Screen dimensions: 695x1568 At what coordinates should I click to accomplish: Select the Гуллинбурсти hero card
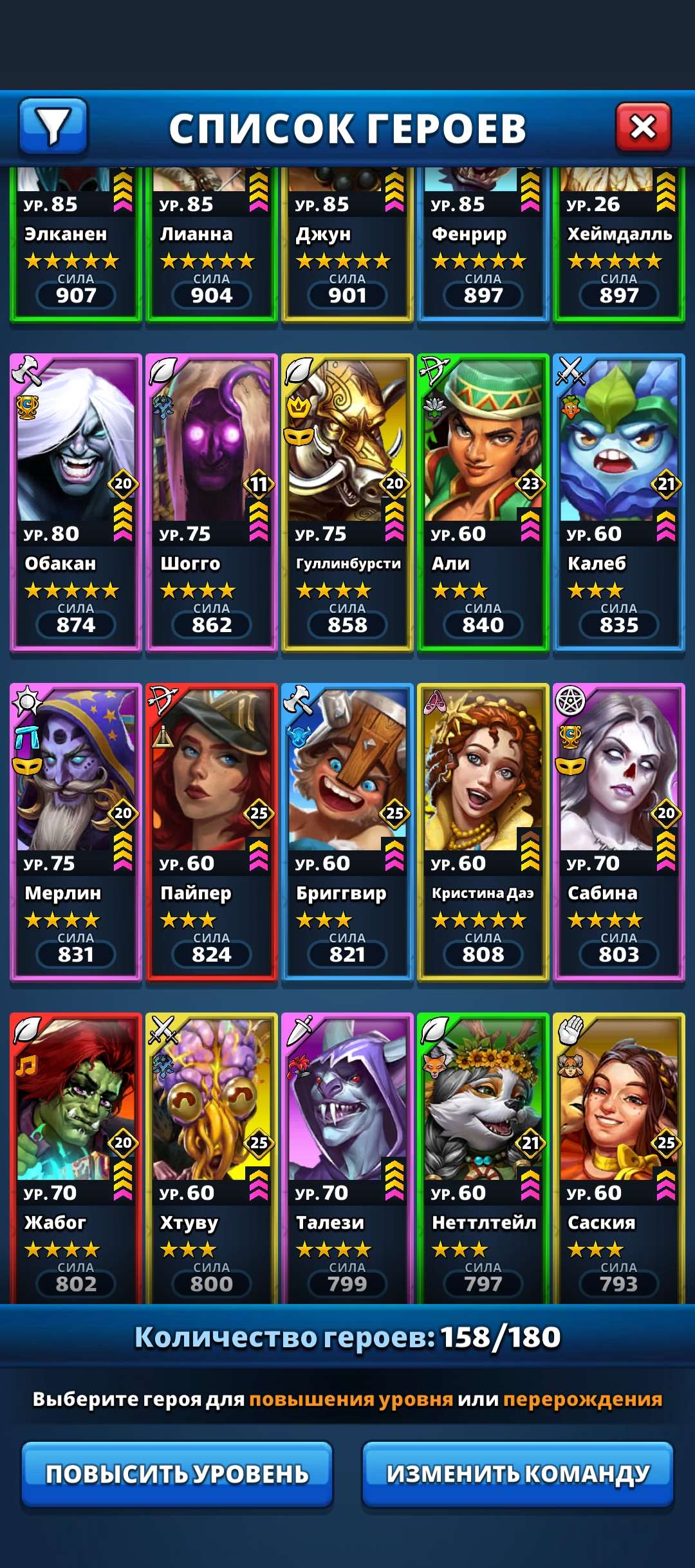(x=347, y=502)
